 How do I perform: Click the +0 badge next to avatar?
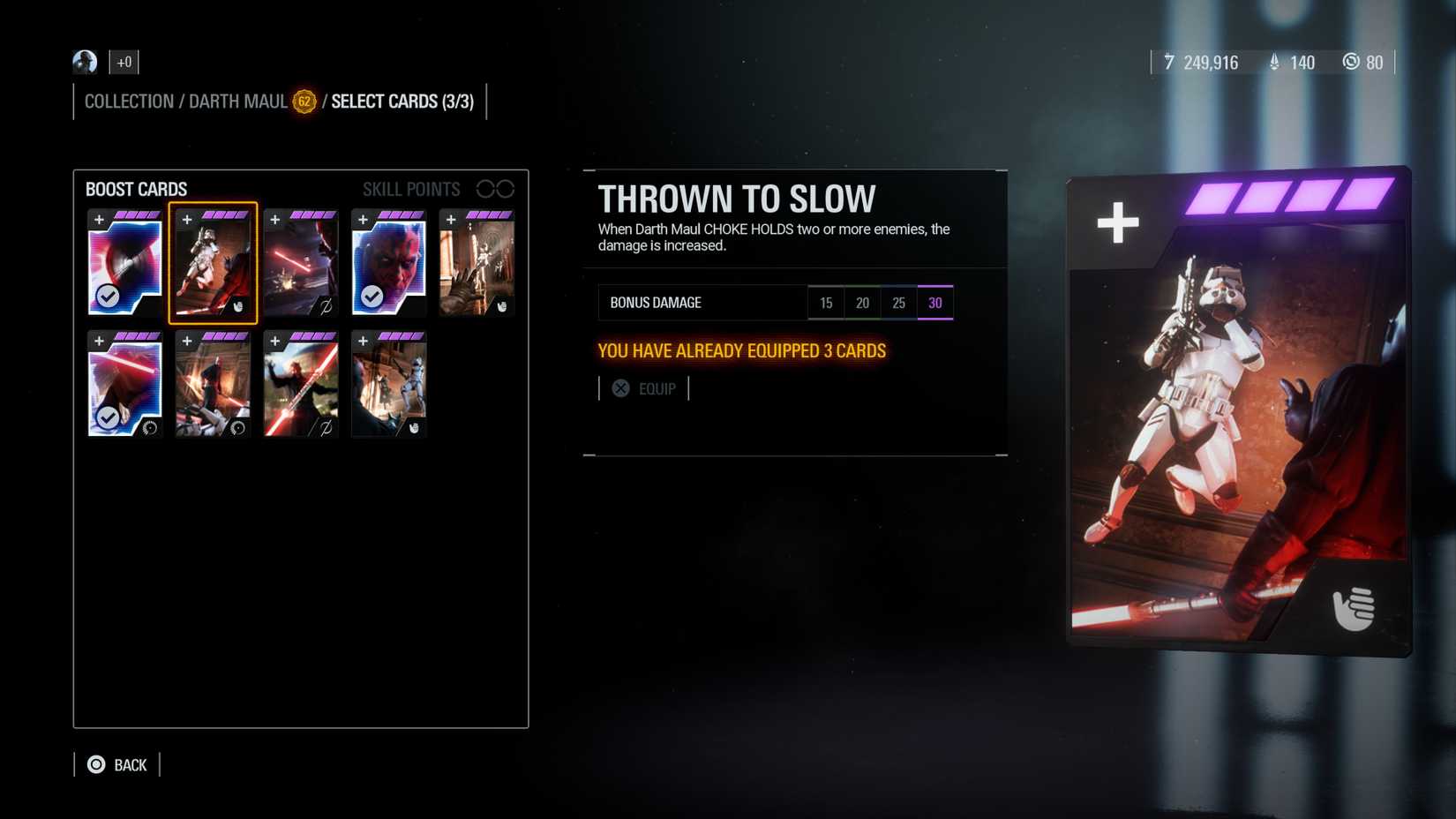click(x=124, y=62)
